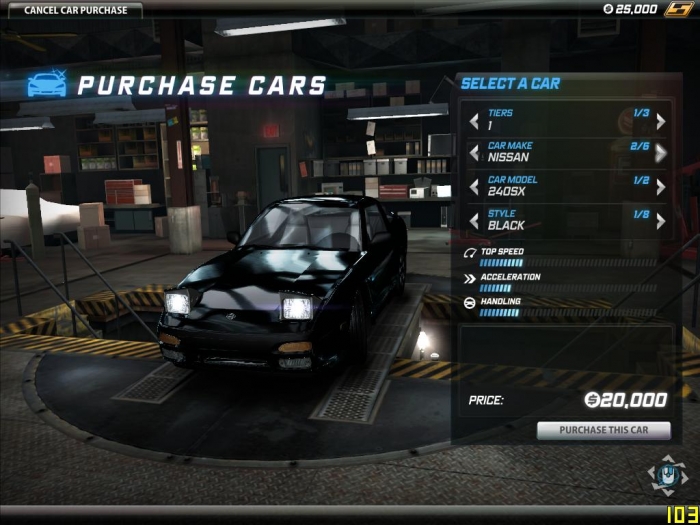This screenshot has height=525, width=700.
Task: Advance to next tier with right arrow
Action: (661, 121)
